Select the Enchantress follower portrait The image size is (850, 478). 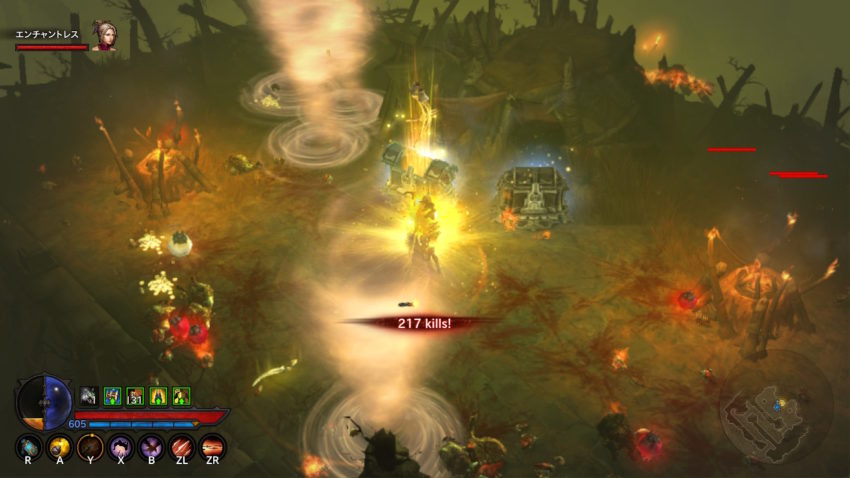(104, 35)
